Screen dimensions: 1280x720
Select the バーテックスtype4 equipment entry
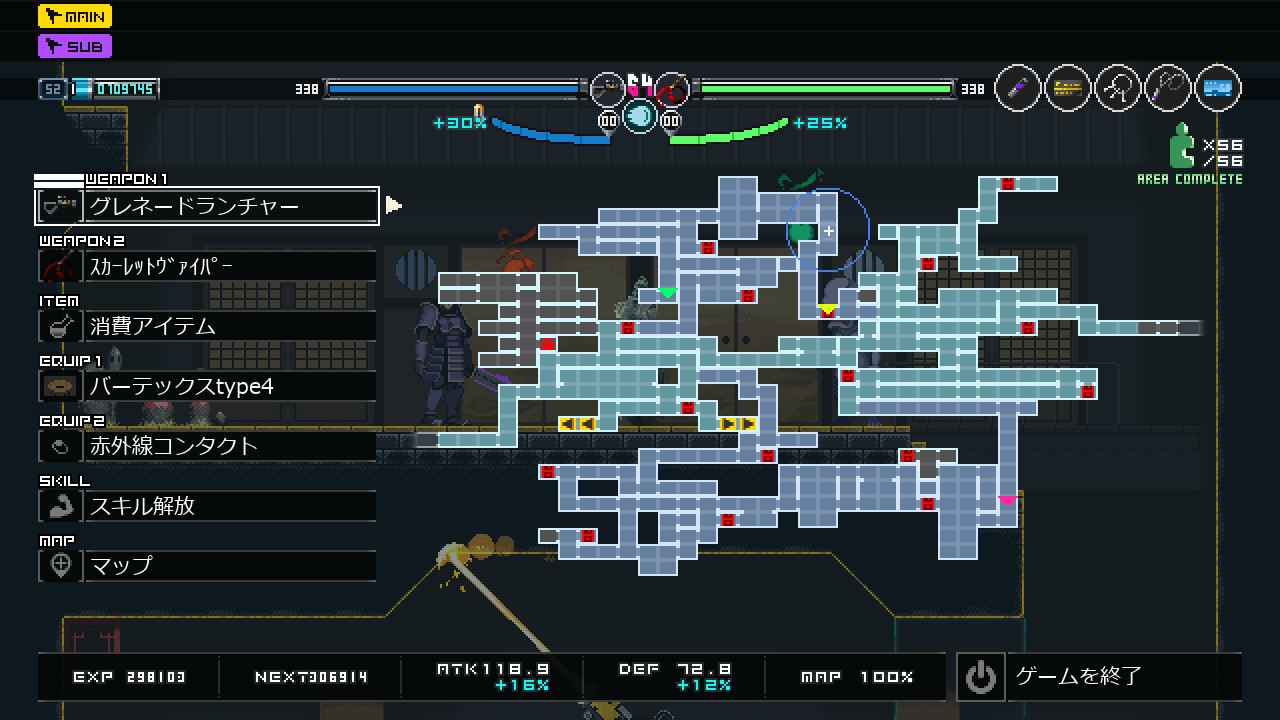coord(207,386)
